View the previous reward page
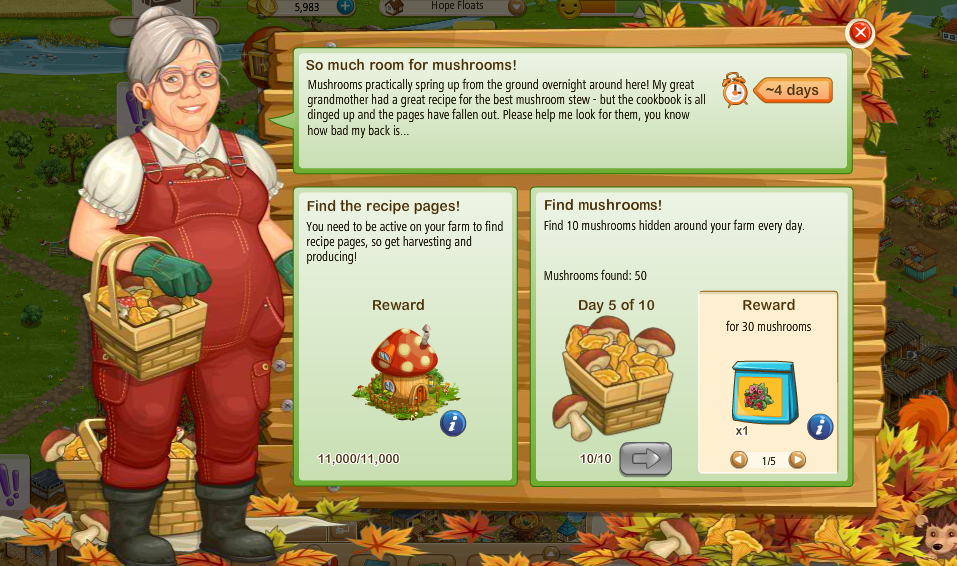 pyautogui.click(x=739, y=460)
